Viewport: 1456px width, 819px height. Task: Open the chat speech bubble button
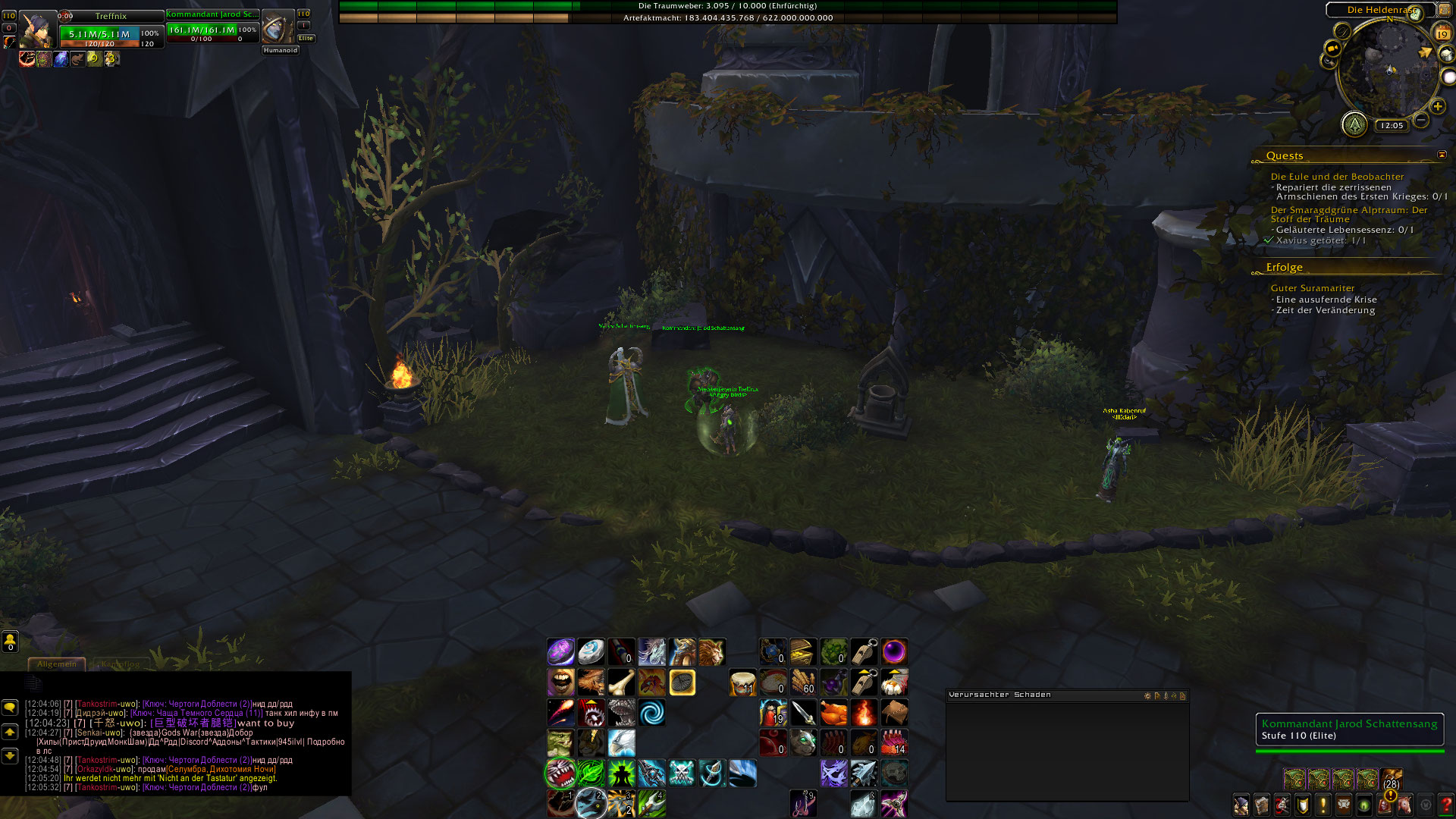(10, 708)
